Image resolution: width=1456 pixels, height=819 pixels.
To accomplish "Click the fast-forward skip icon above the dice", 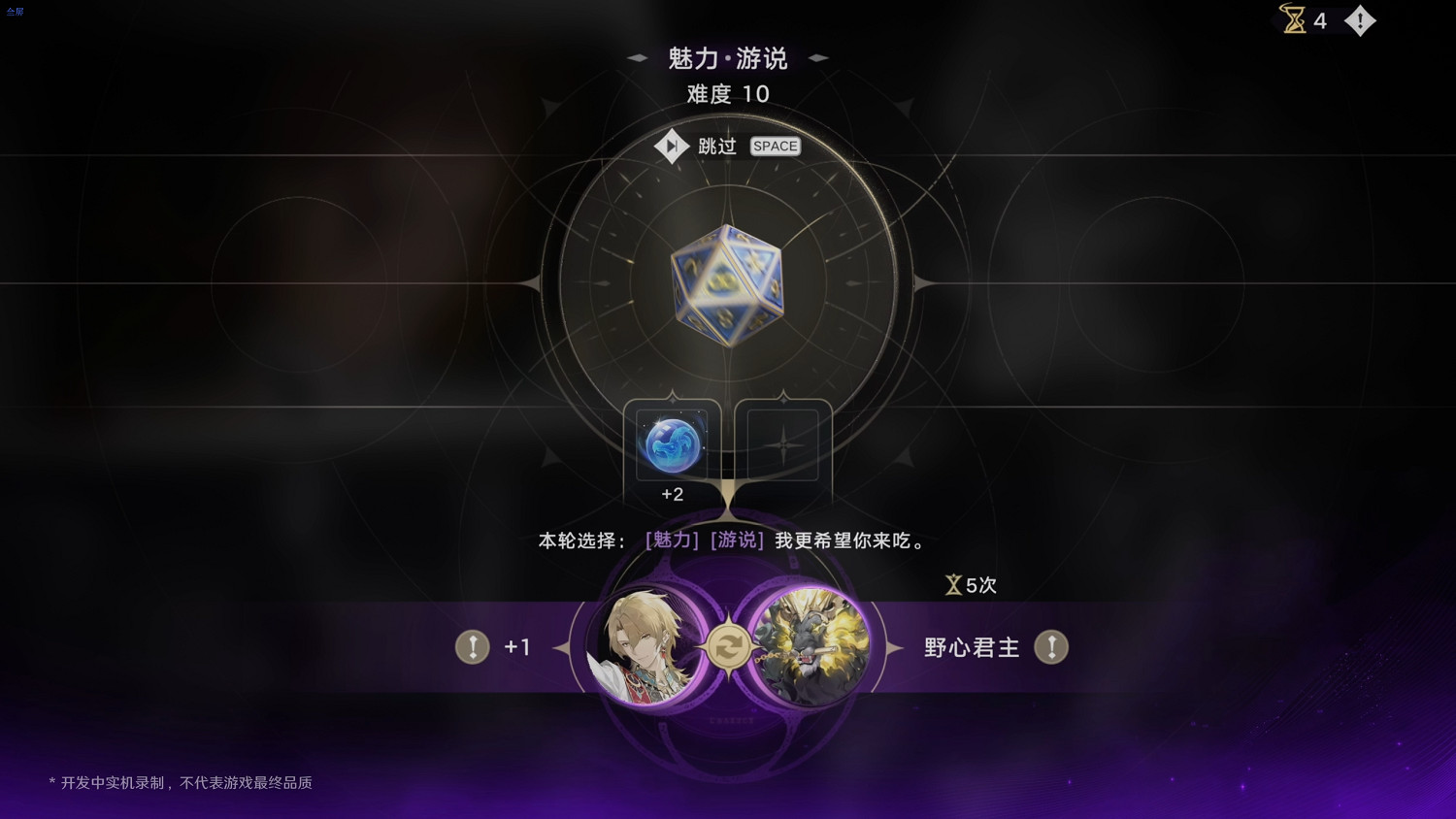I will pos(672,146).
